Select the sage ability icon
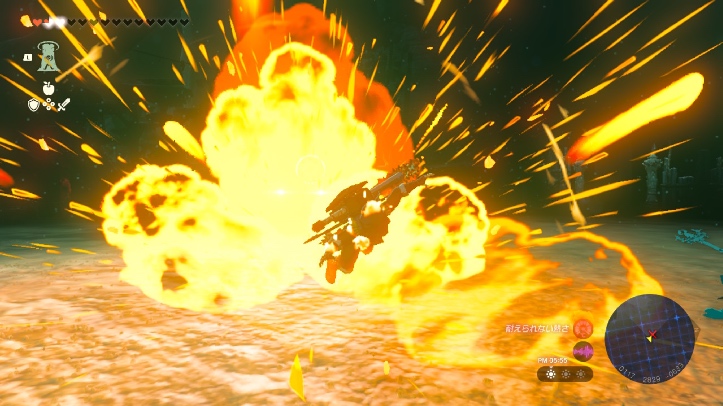The image size is (723, 406). tap(46, 57)
